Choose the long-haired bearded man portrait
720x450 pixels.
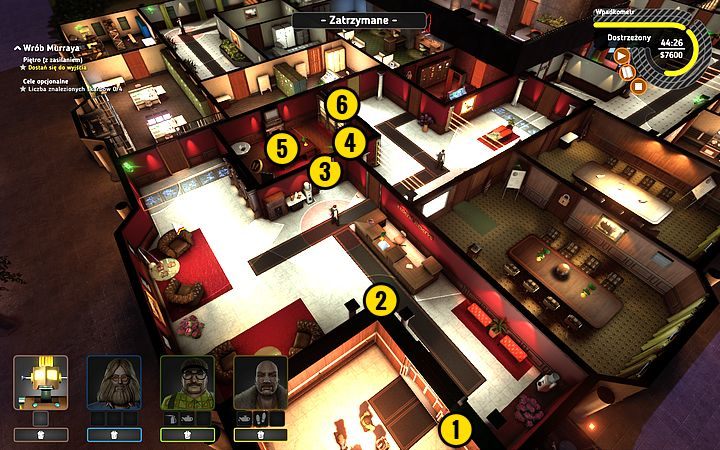tap(114, 381)
